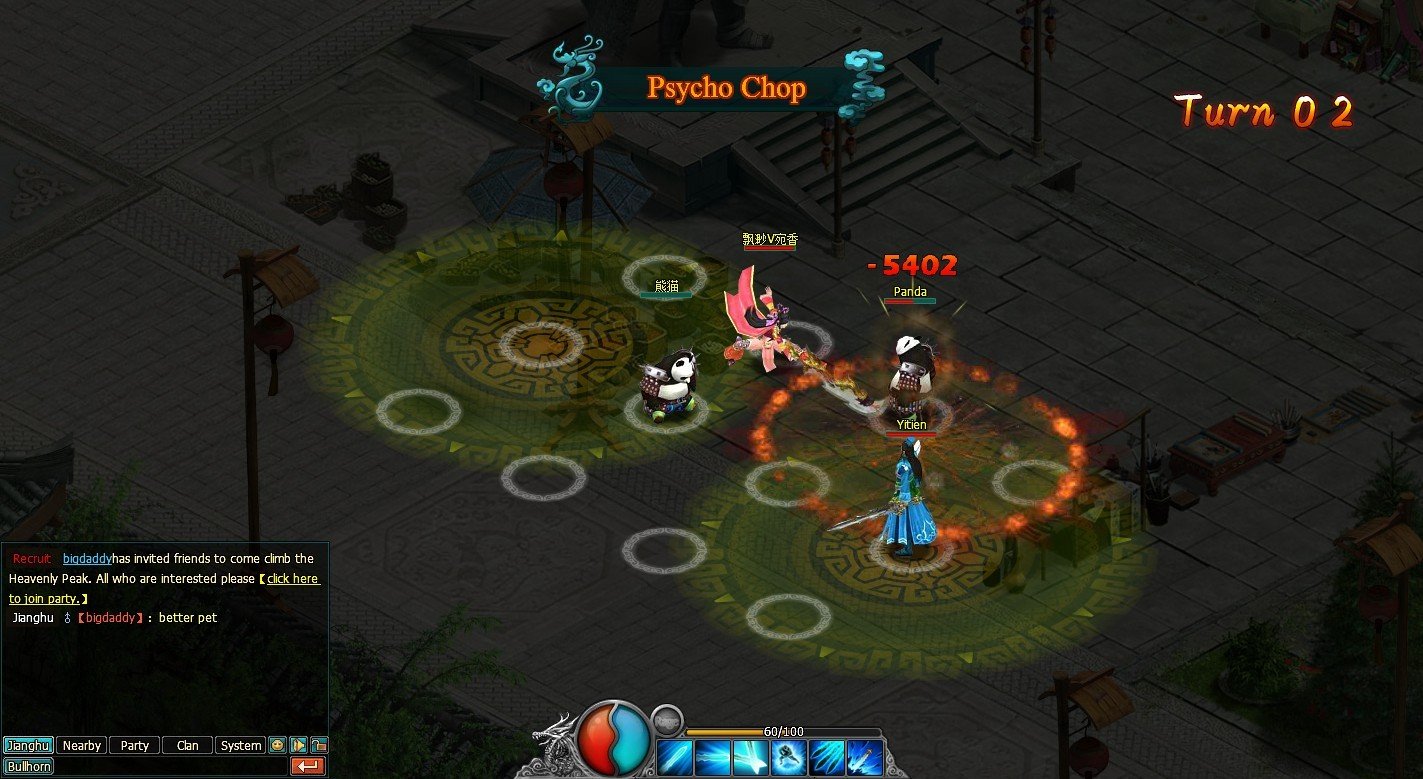Open the emoticon picker next to chat tabs

[x=276, y=745]
